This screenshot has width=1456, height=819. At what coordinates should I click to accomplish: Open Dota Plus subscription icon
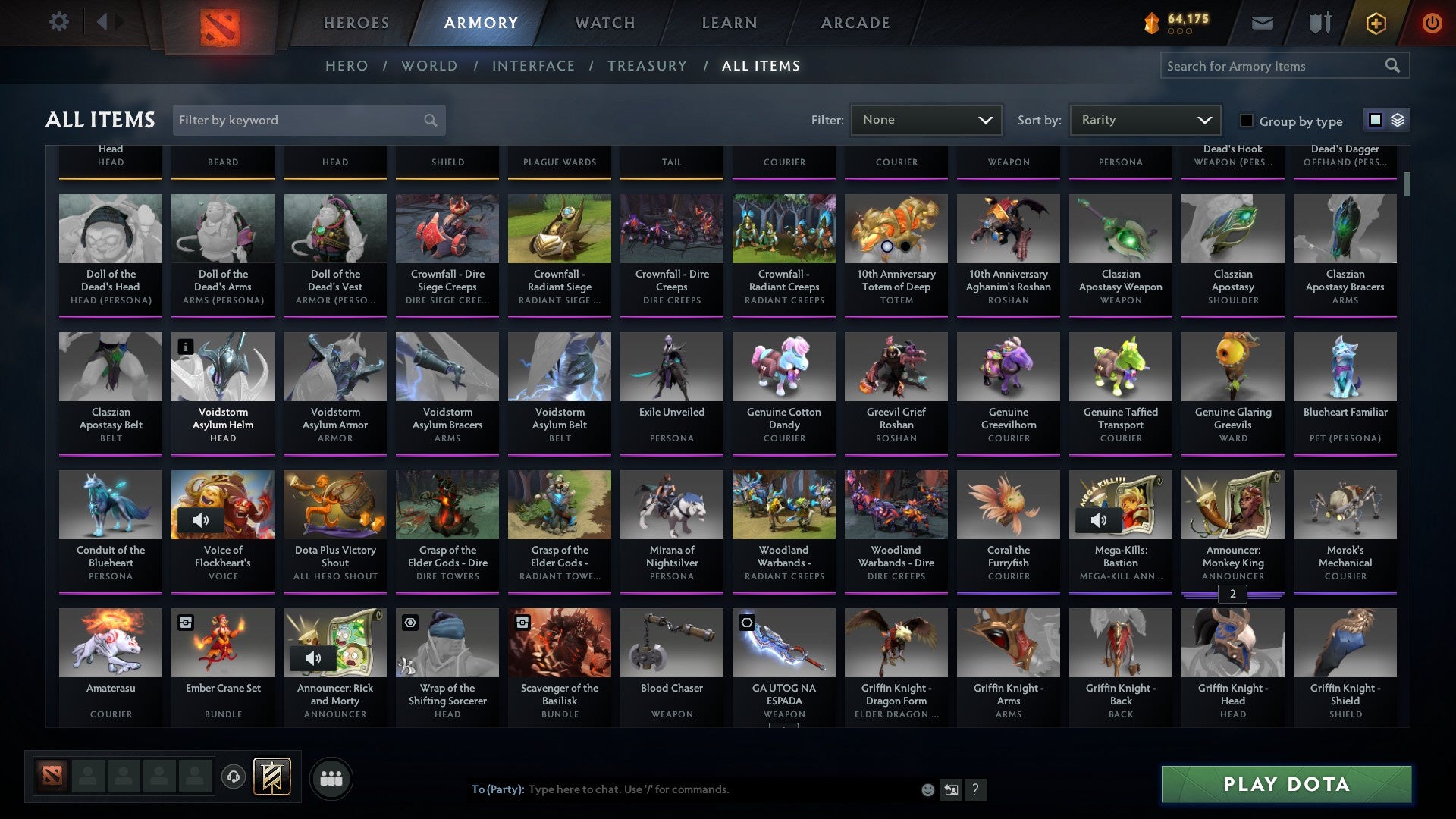pos(1376,22)
